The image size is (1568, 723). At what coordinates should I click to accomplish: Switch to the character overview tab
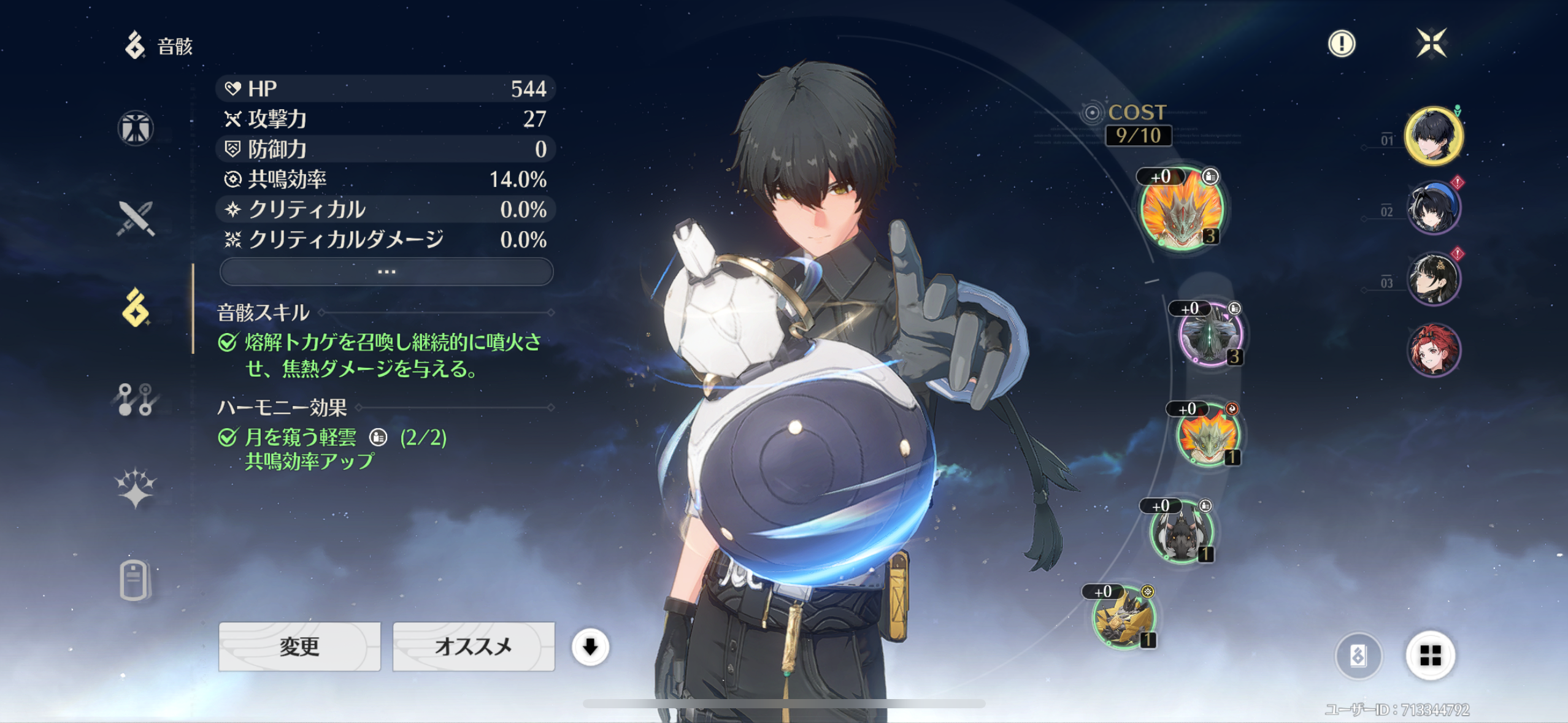click(136, 129)
